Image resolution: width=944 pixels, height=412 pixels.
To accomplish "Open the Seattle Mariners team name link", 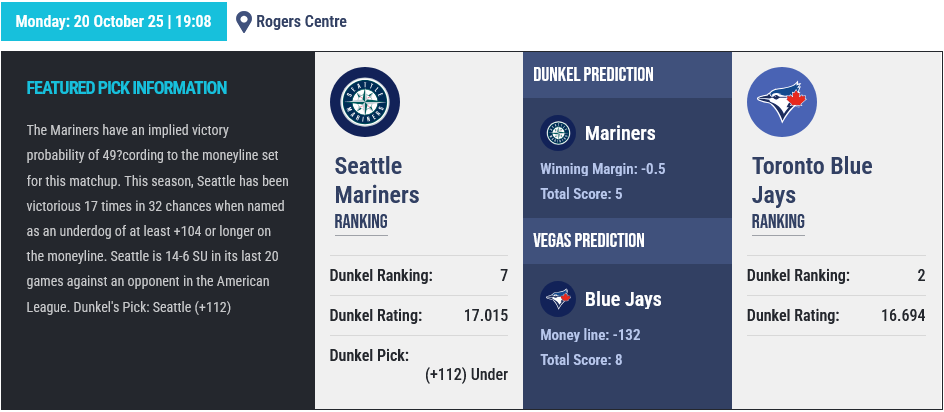I will point(377,180).
